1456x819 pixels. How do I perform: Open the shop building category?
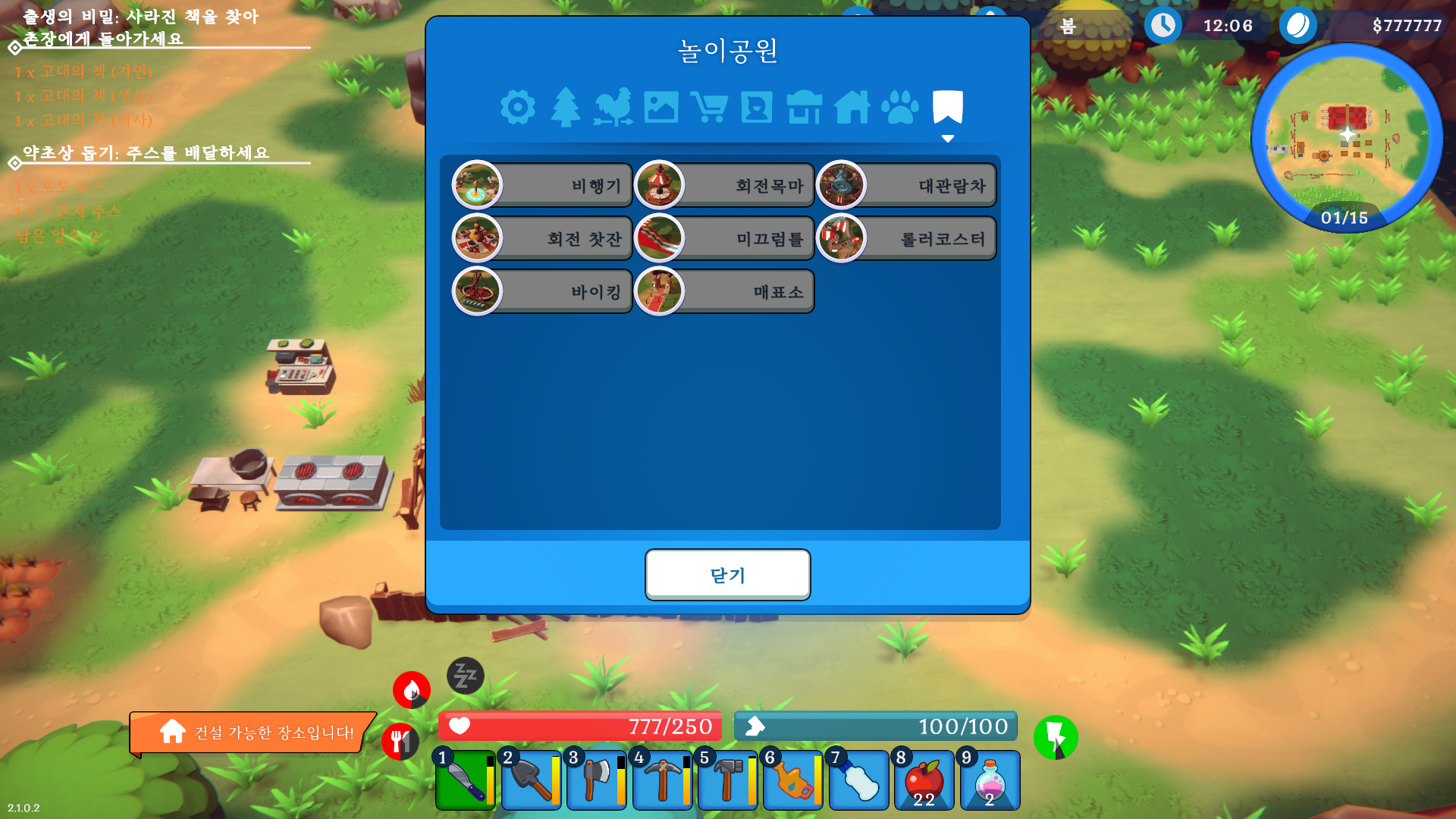805,108
